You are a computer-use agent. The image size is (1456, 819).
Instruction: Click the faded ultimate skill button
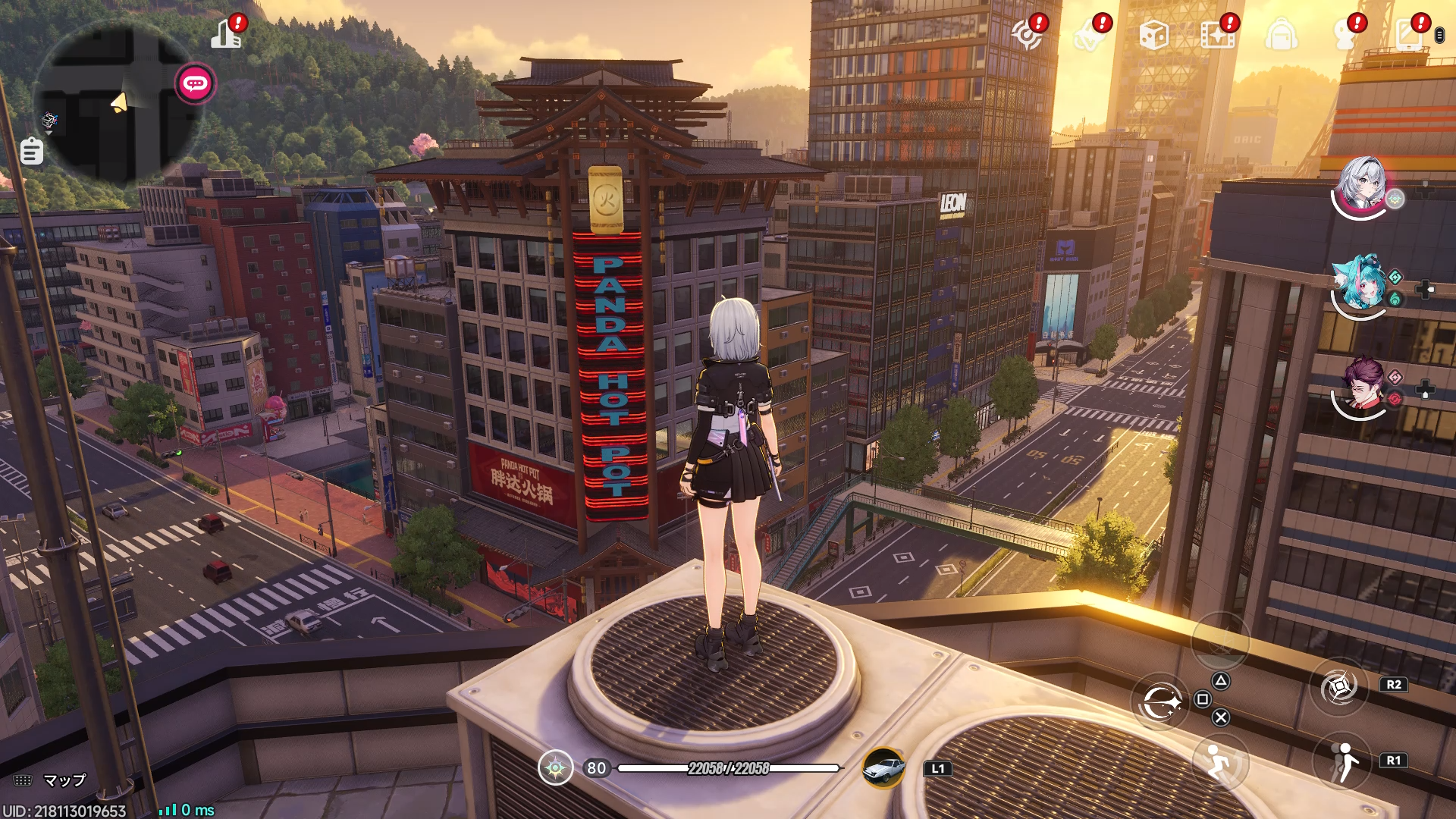[1220, 641]
